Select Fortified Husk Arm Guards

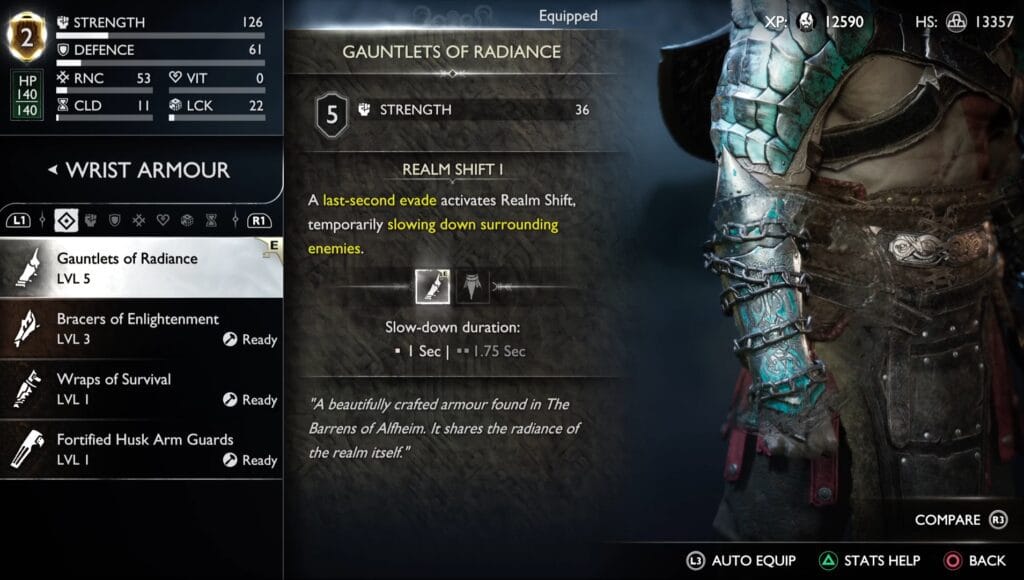click(140, 448)
